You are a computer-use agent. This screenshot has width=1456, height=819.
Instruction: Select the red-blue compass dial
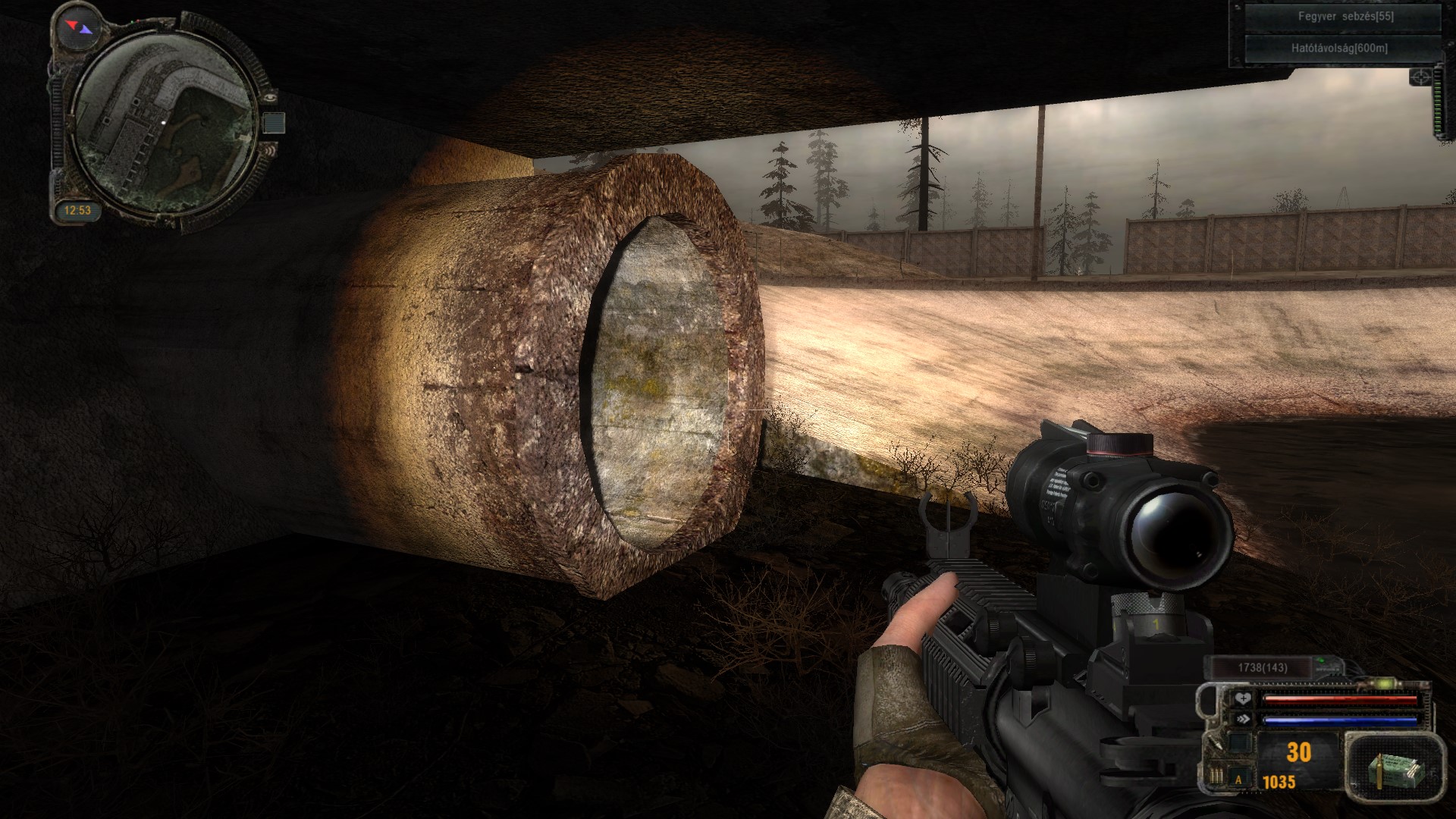(x=80, y=27)
